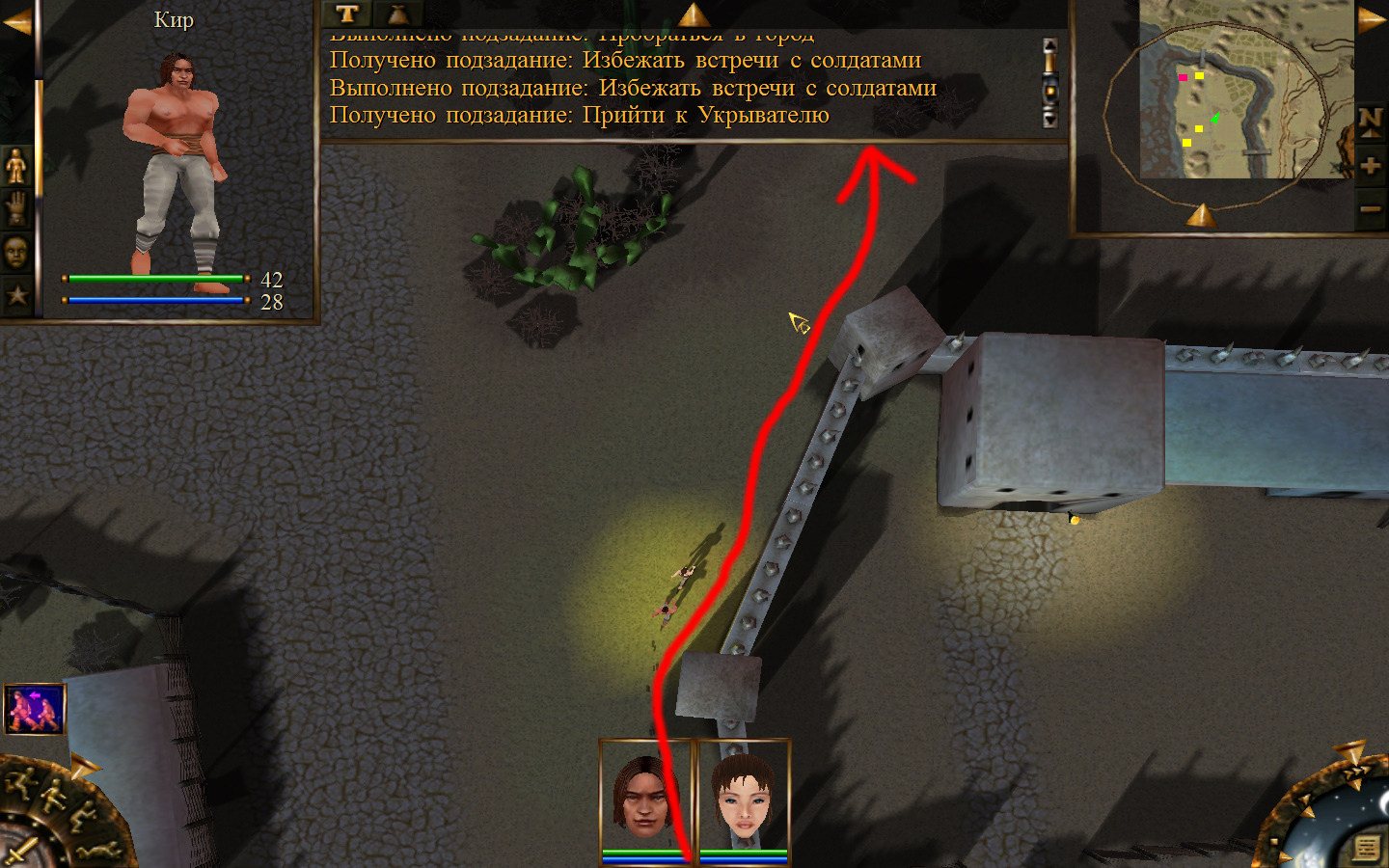This screenshot has height=868, width=1389.
Task: Click the minimap
Action: tap(1244, 92)
